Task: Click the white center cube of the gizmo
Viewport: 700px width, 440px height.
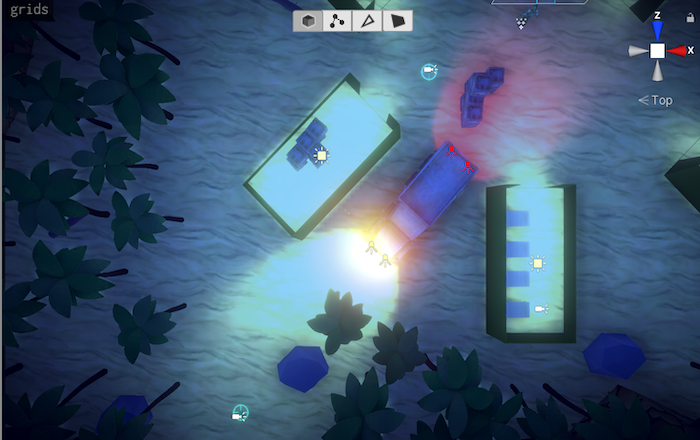Action: point(657,50)
